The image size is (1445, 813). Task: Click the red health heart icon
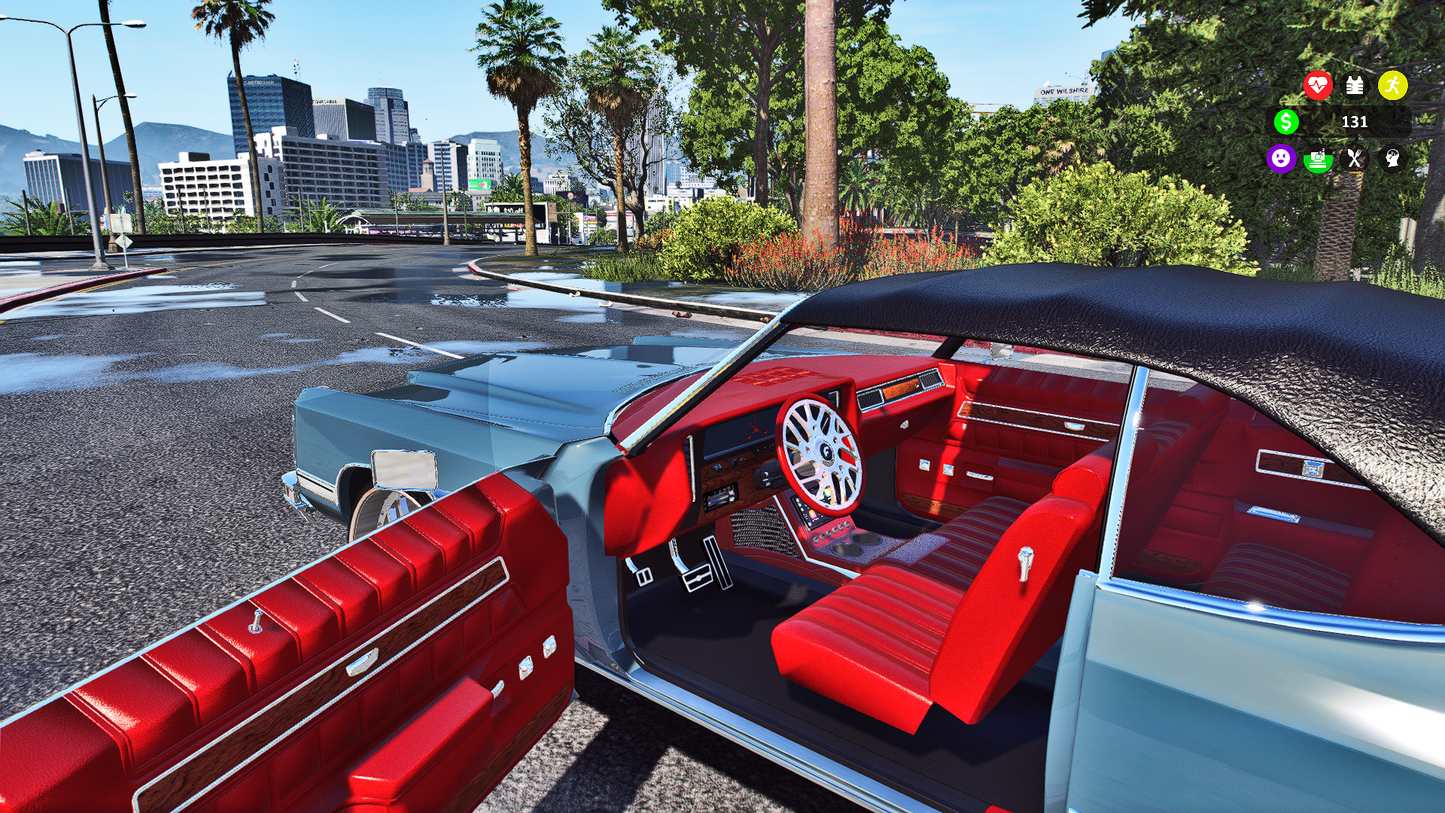point(1318,86)
